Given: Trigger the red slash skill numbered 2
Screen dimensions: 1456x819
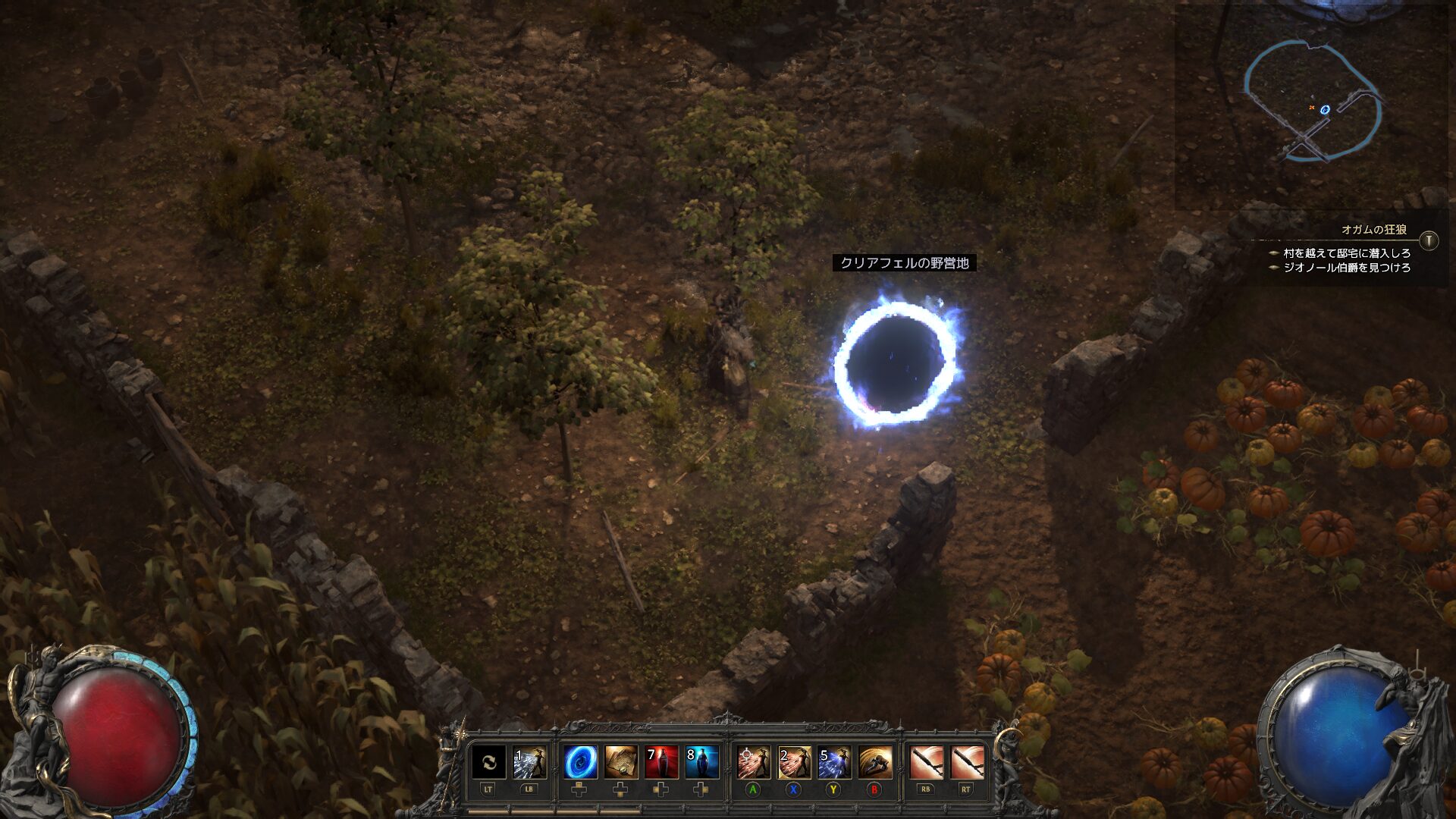Looking at the screenshot, I should coord(794,762).
